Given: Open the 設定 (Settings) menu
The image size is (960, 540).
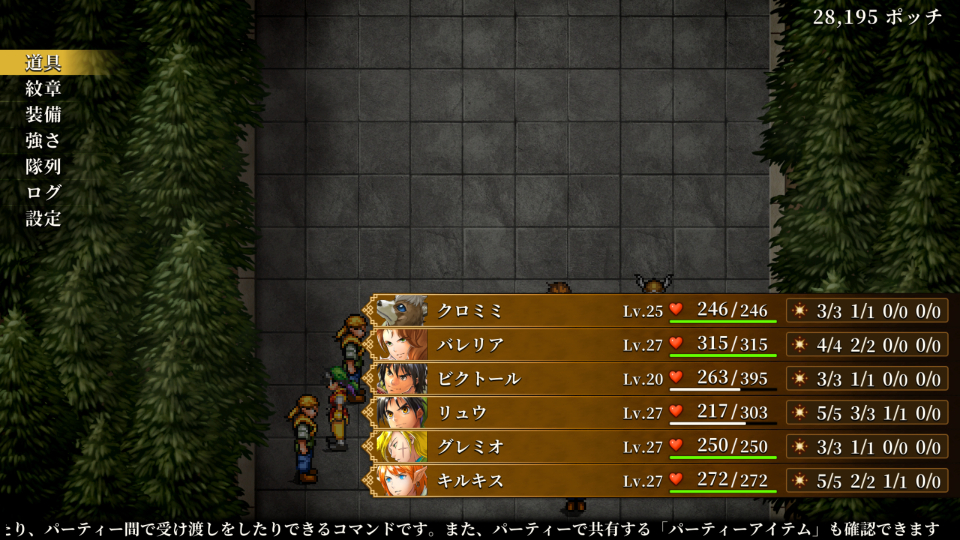Looking at the screenshot, I should click(44, 219).
